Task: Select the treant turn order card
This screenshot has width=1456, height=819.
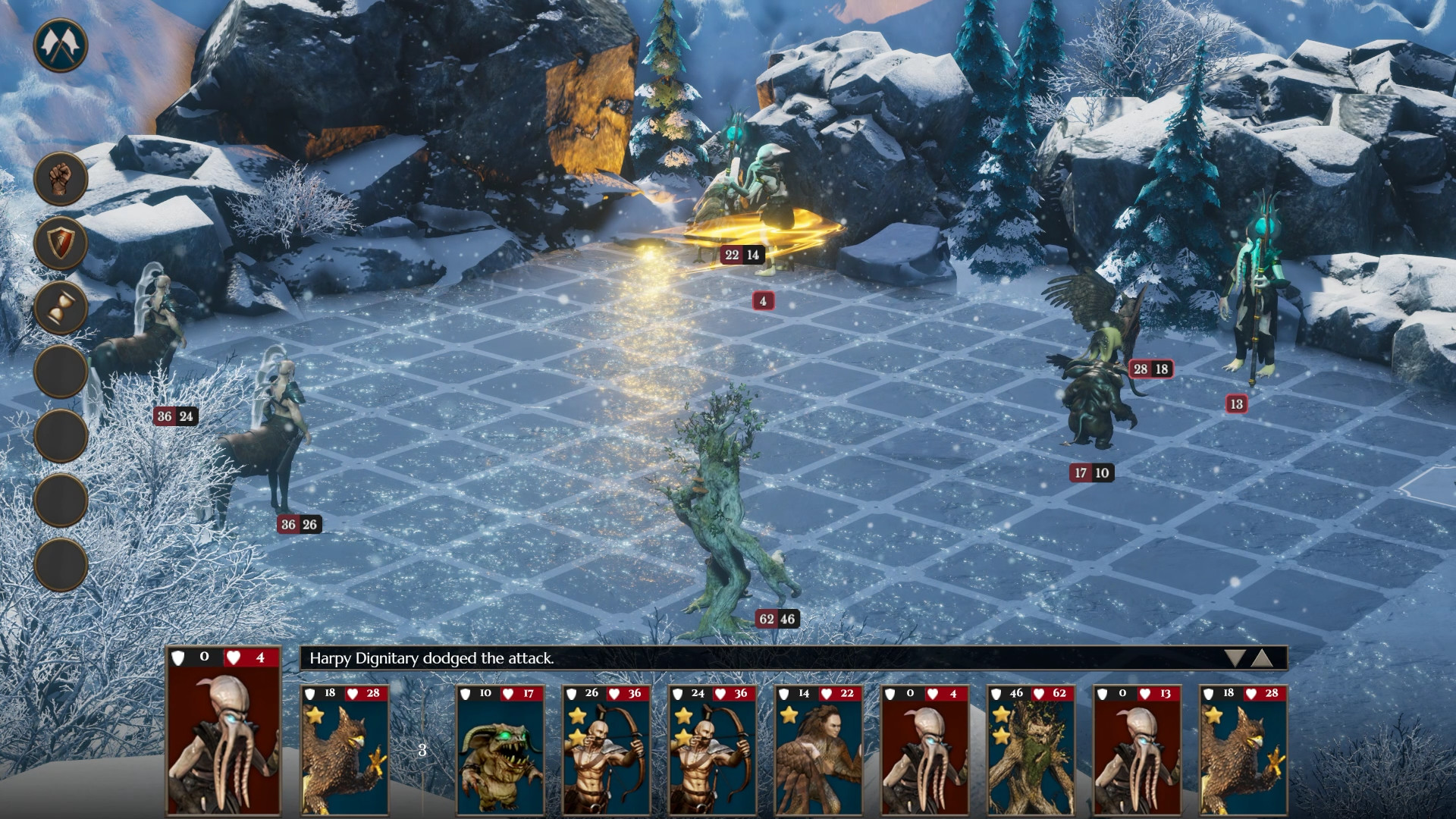Action: click(x=1031, y=751)
